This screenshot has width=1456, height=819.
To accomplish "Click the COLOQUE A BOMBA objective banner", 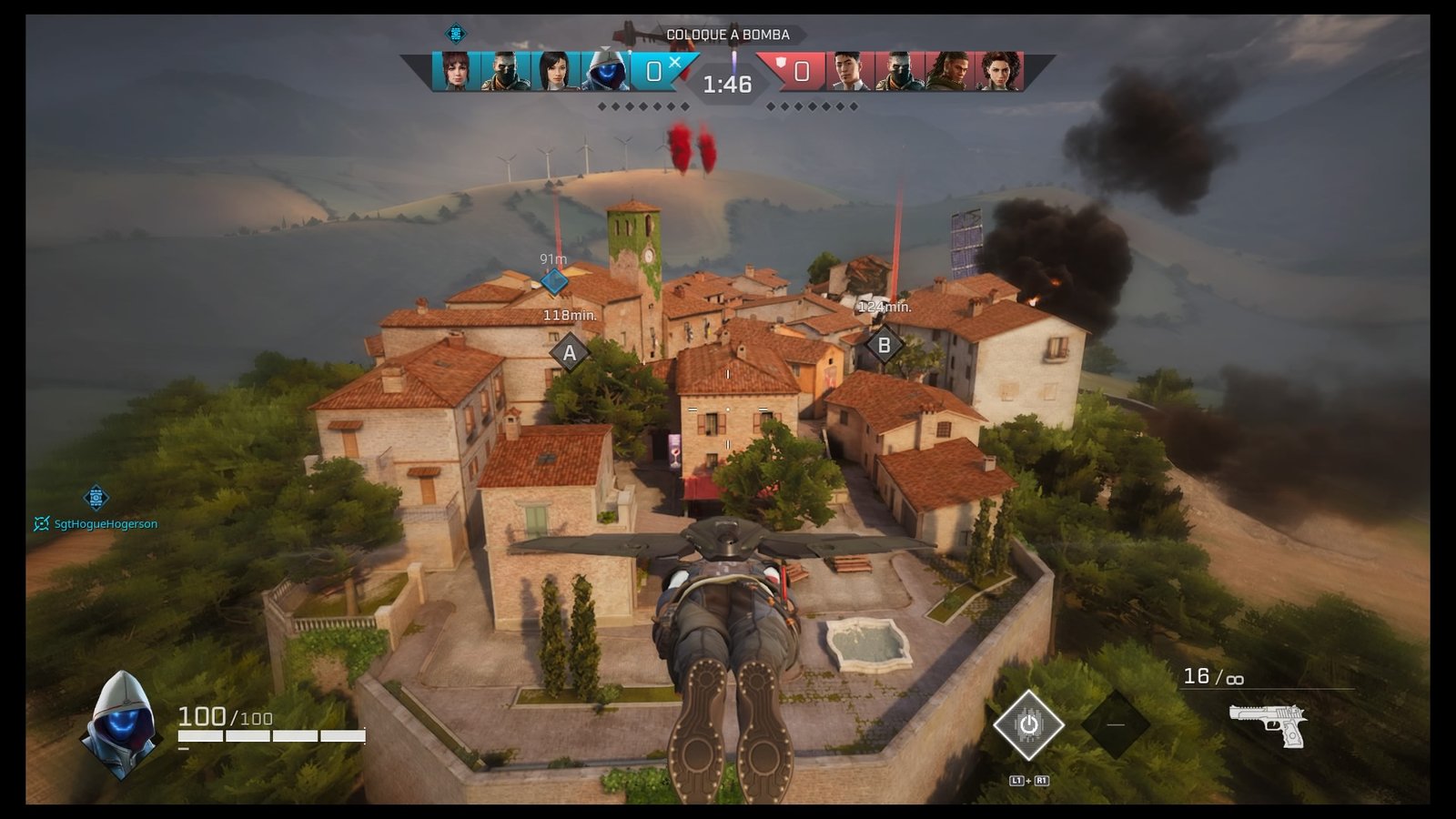I will click(727, 35).
